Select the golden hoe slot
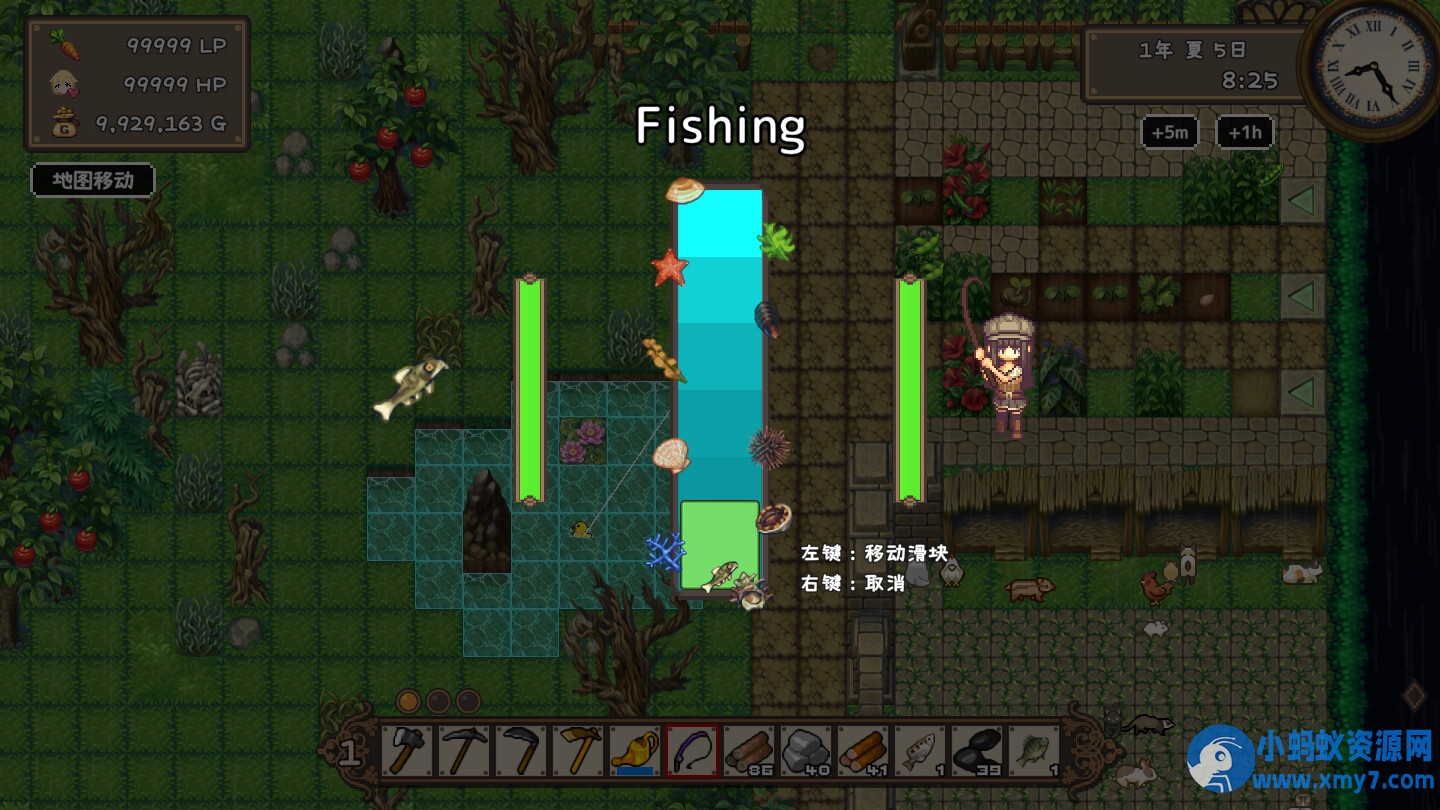Screen dimensions: 1440x810 578,750
